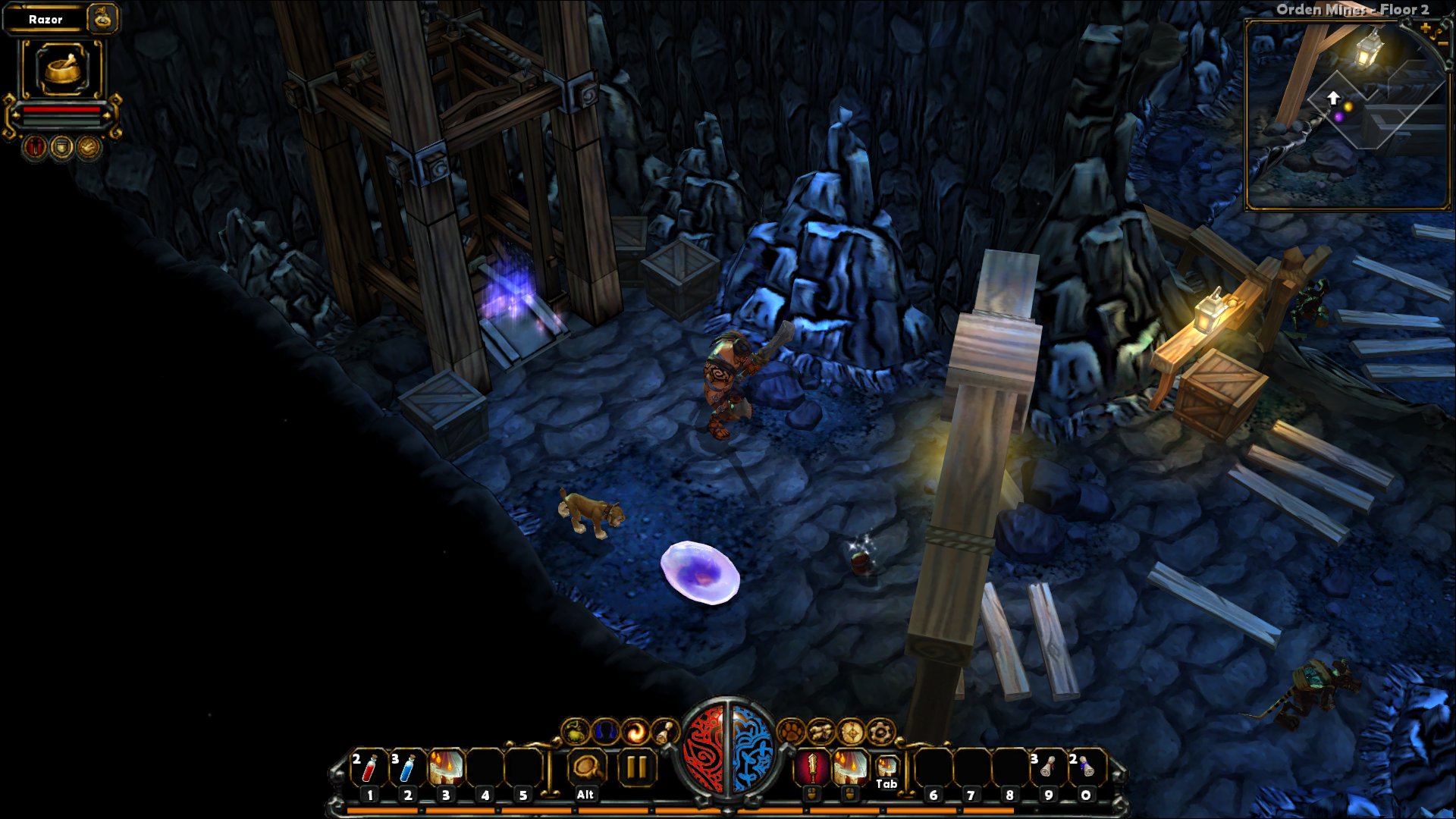Click the compass map icon
This screenshot has height=819, width=1456.
(851, 732)
